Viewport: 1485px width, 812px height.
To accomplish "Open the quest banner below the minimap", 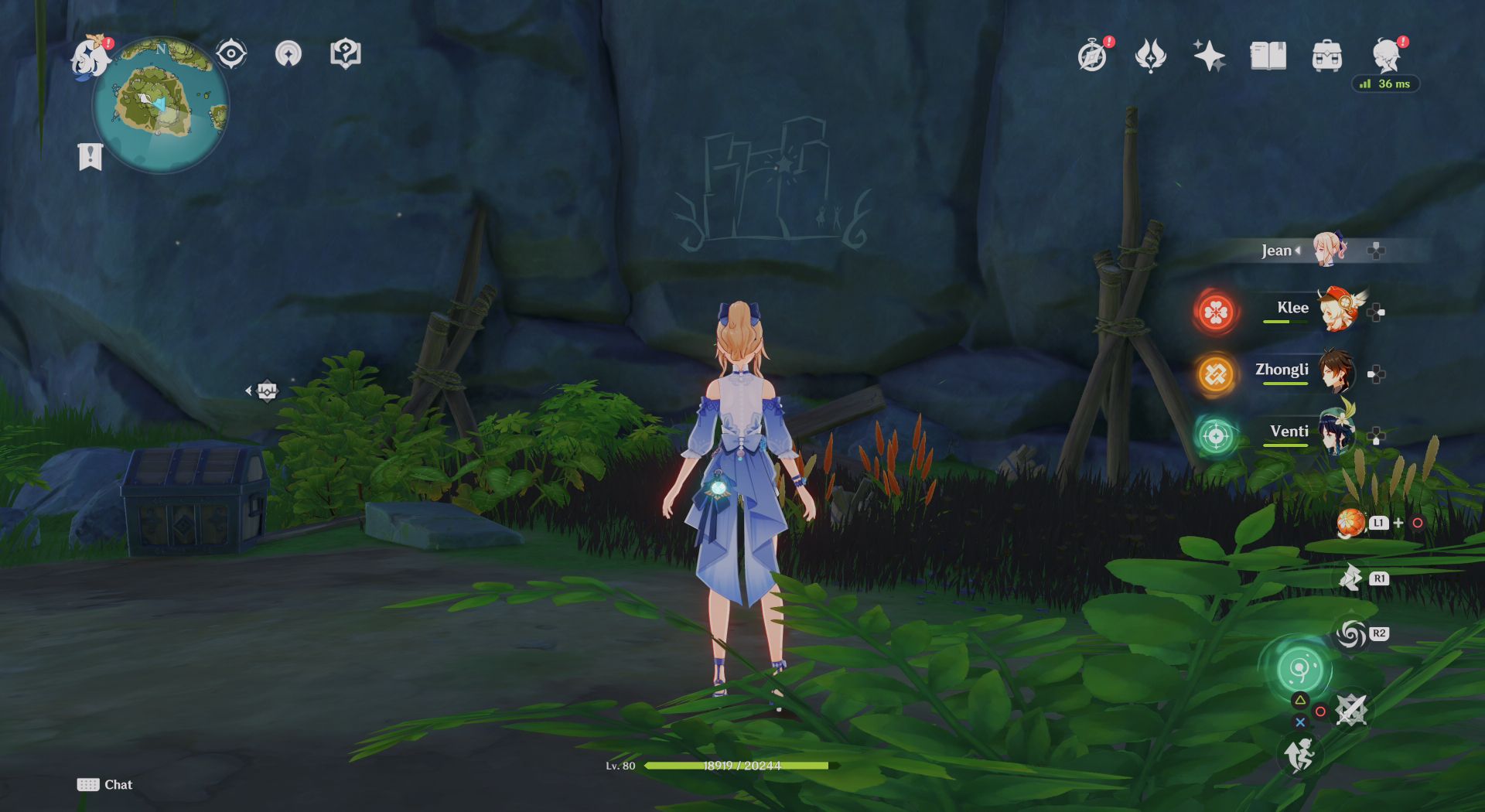I will click(92, 156).
